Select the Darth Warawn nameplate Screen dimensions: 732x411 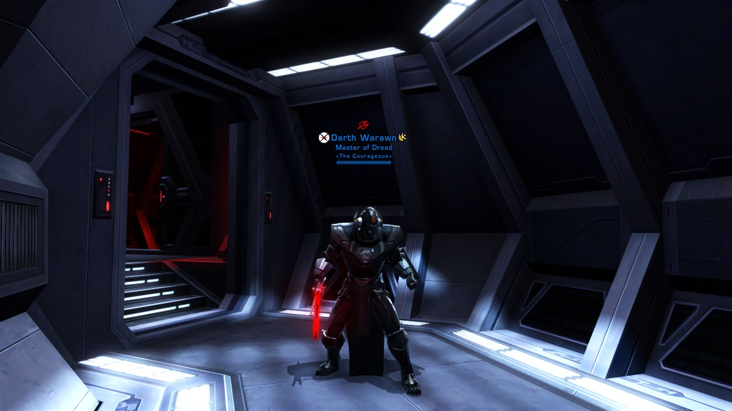[x=363, y=138]
